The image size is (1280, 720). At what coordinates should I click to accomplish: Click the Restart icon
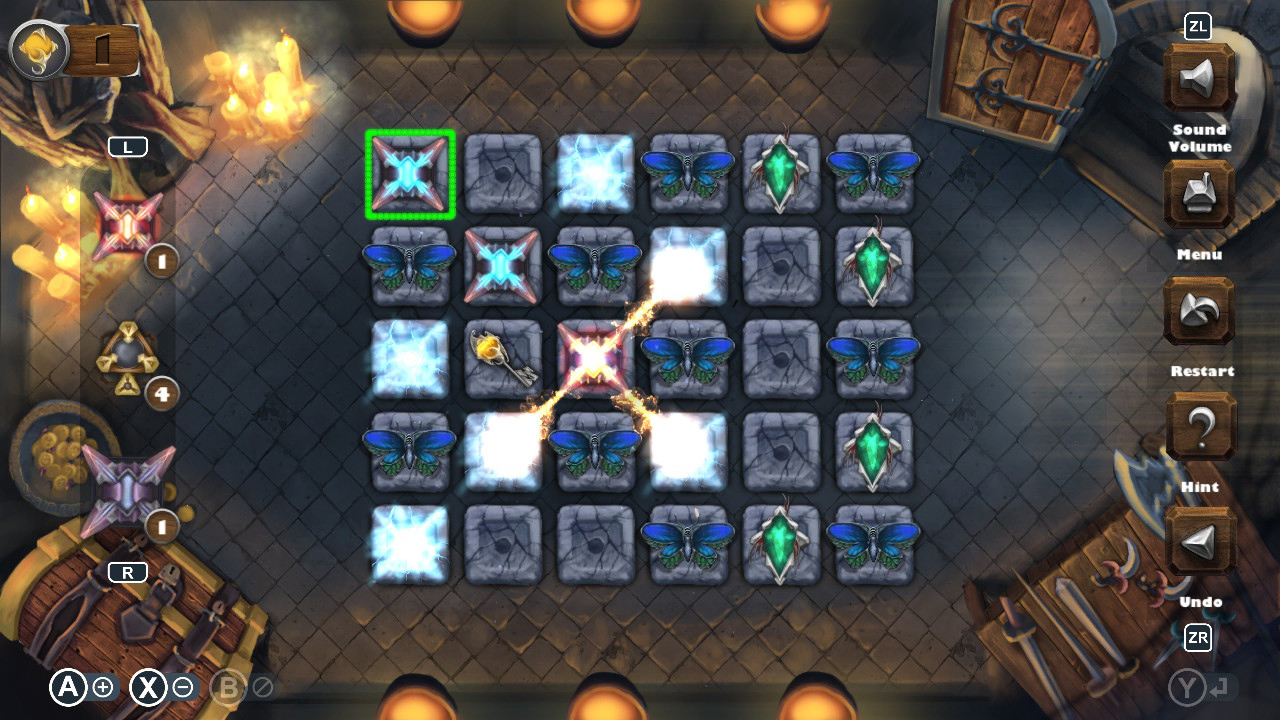tap(1199, 310)
